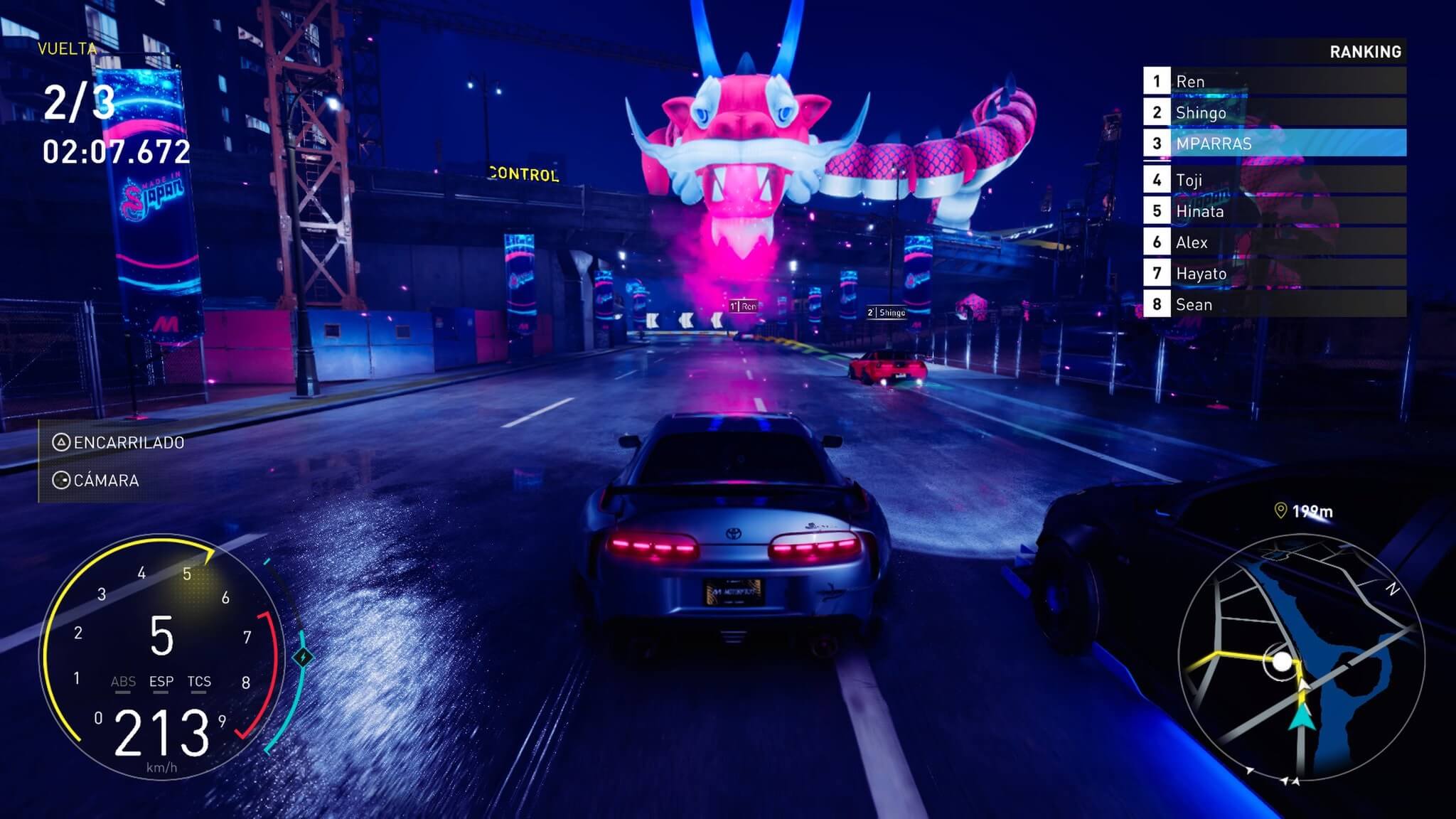Click the green diamond boost icon by the gauge
Image resolution: width=1456 pixels, height=819 pixels.
pyautogui.click(x=304, y=657)
